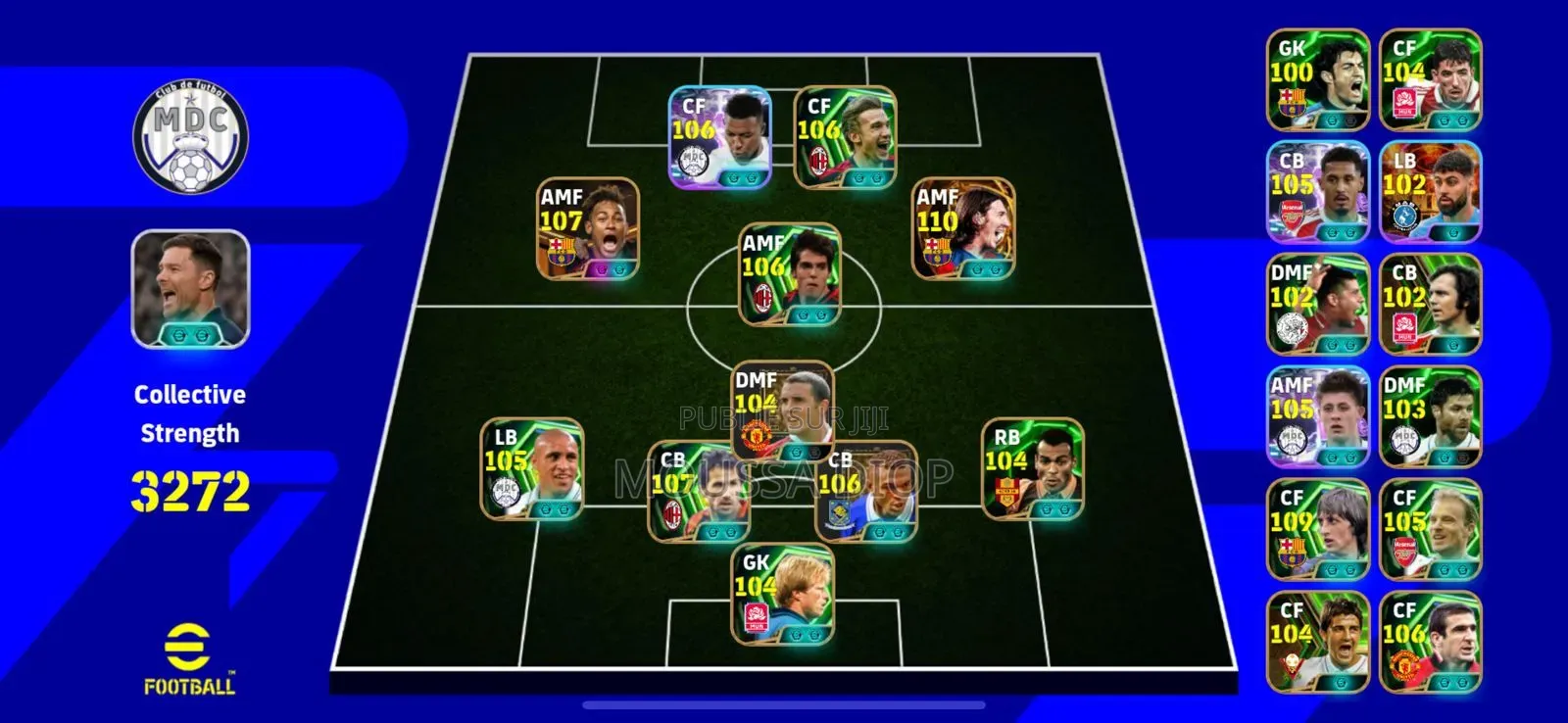Select the GK 100 substitute card

(x=1318, y=80)
